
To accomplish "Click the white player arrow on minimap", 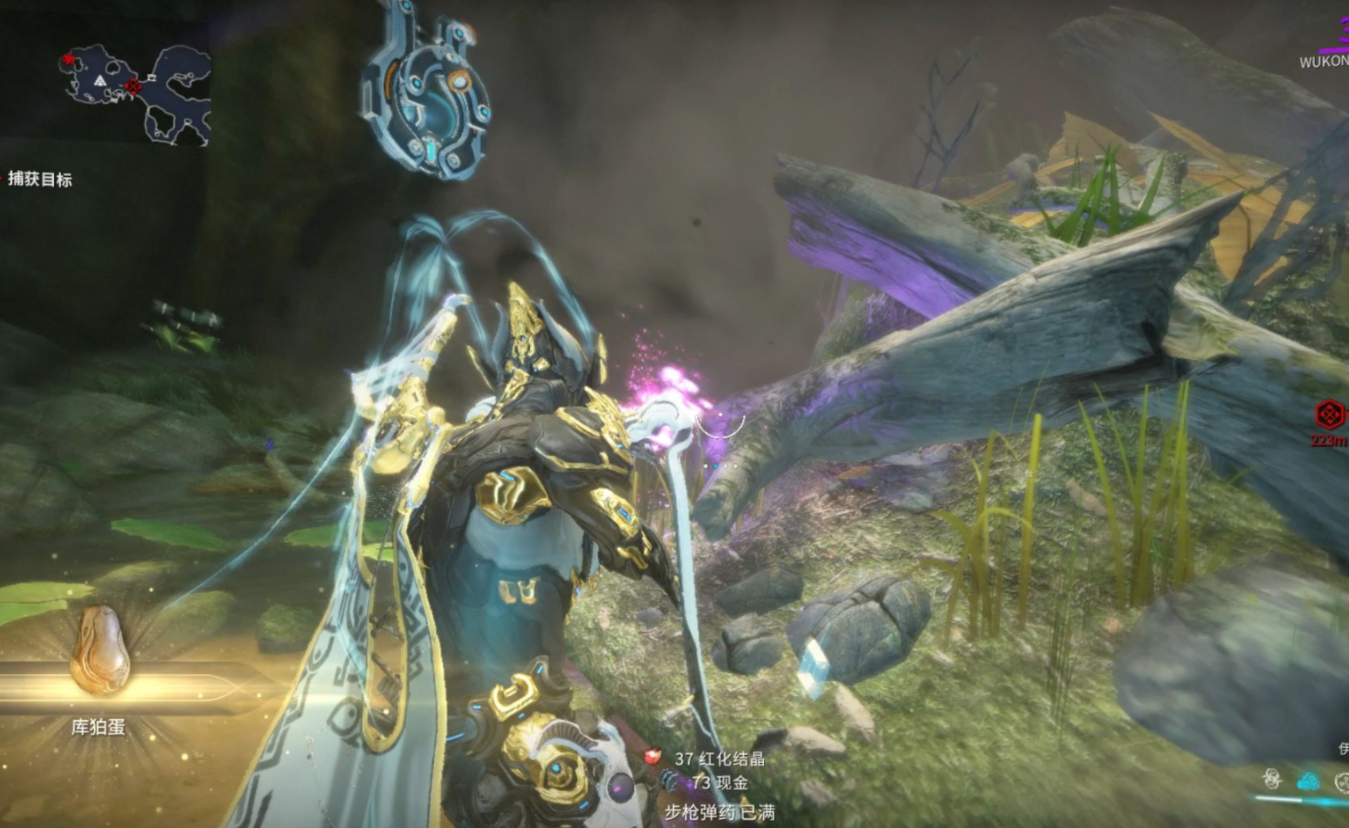I will click(x=100, y=80).
